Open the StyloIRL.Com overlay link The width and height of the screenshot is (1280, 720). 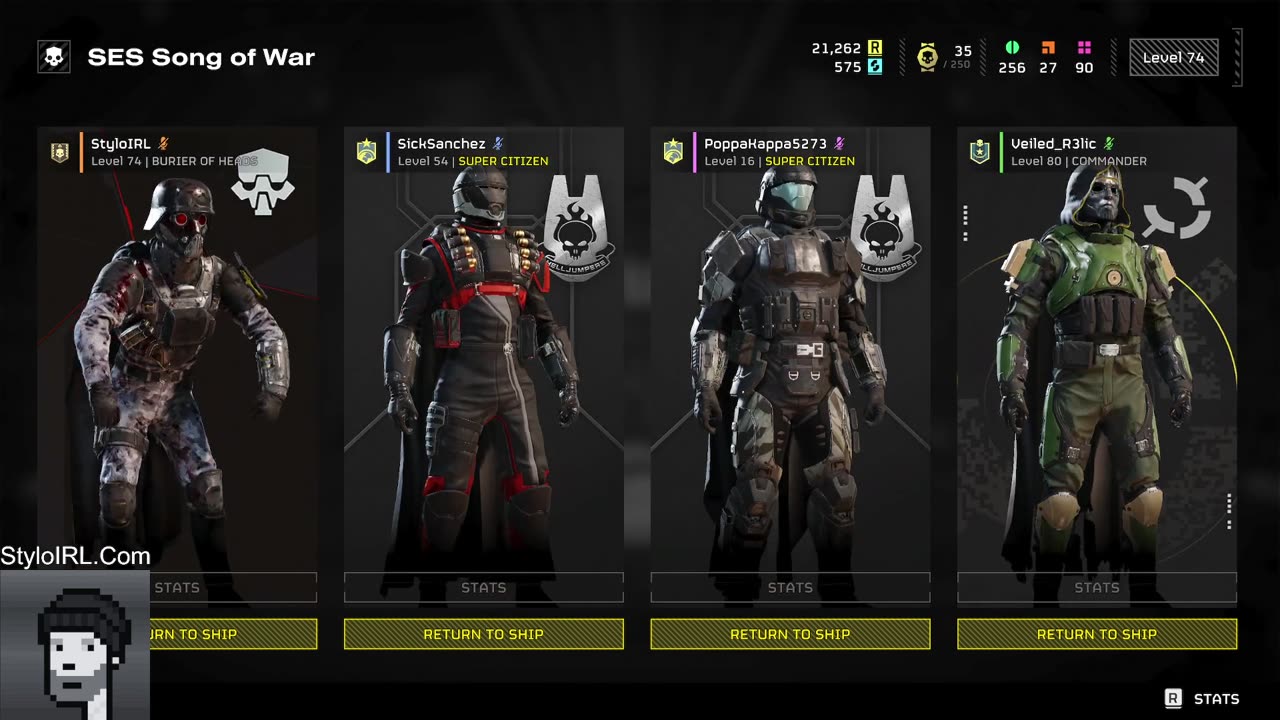[76, 556]
